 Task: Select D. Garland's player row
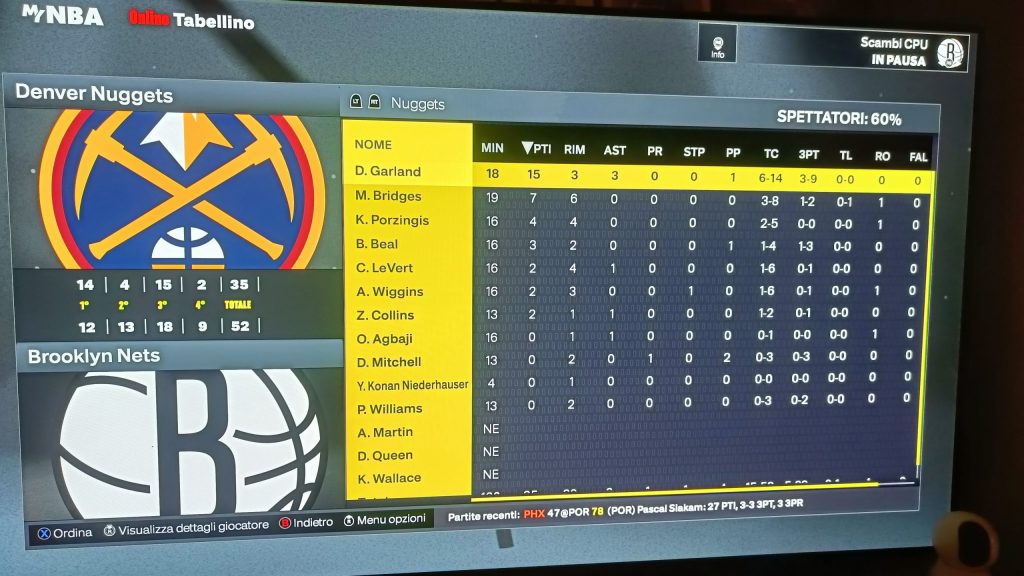(x=388, y=171)
